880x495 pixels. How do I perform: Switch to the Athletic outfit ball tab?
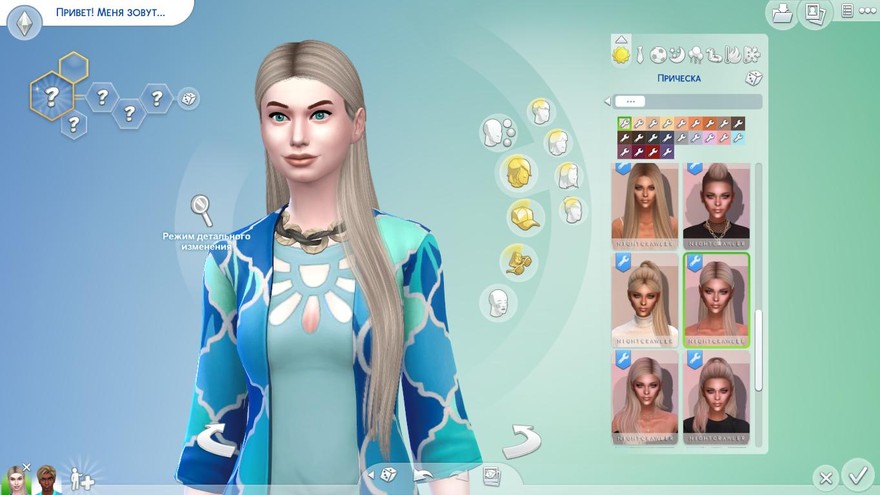658,54
